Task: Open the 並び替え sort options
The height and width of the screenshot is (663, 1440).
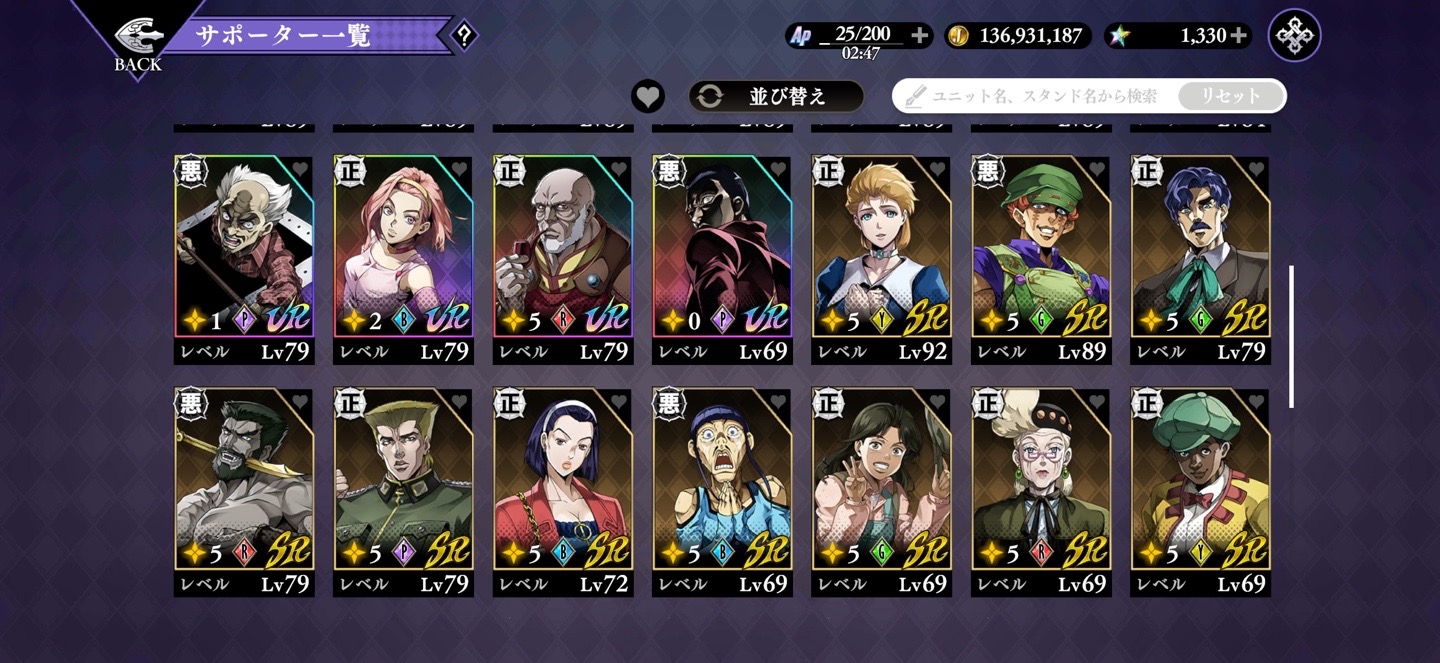Action: click(x=776, y=96)
